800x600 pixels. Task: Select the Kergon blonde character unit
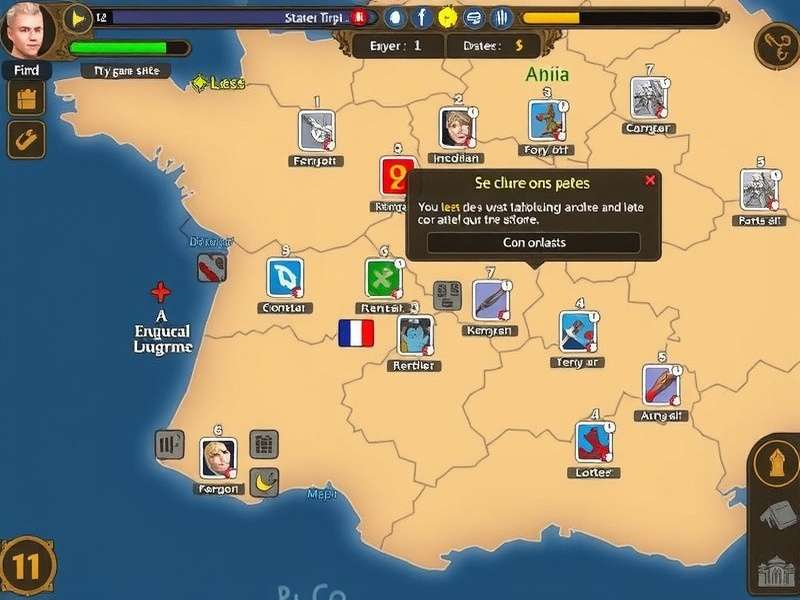pyautogui.click(x=217, y=458)
